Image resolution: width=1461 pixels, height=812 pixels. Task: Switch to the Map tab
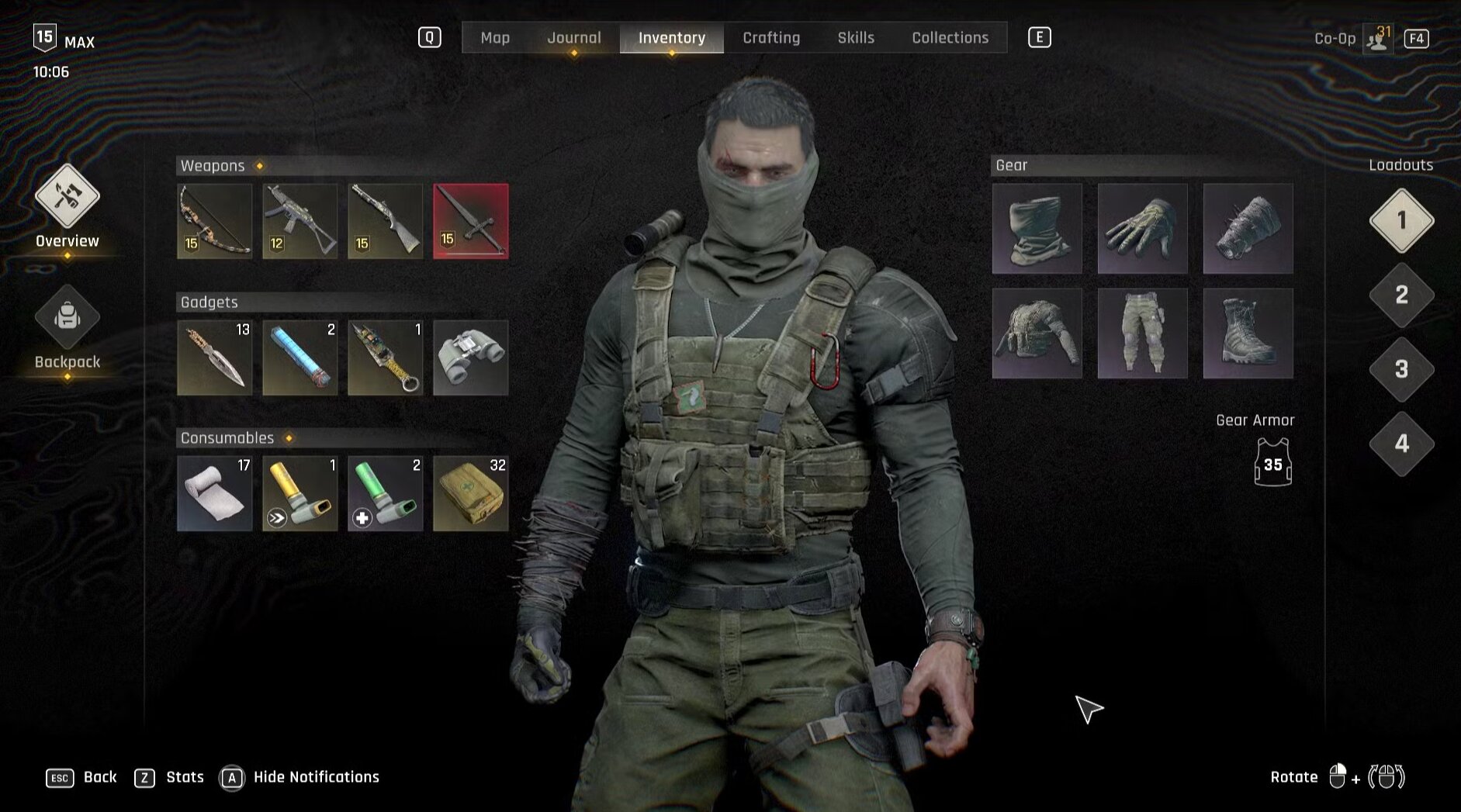(495, 37)
